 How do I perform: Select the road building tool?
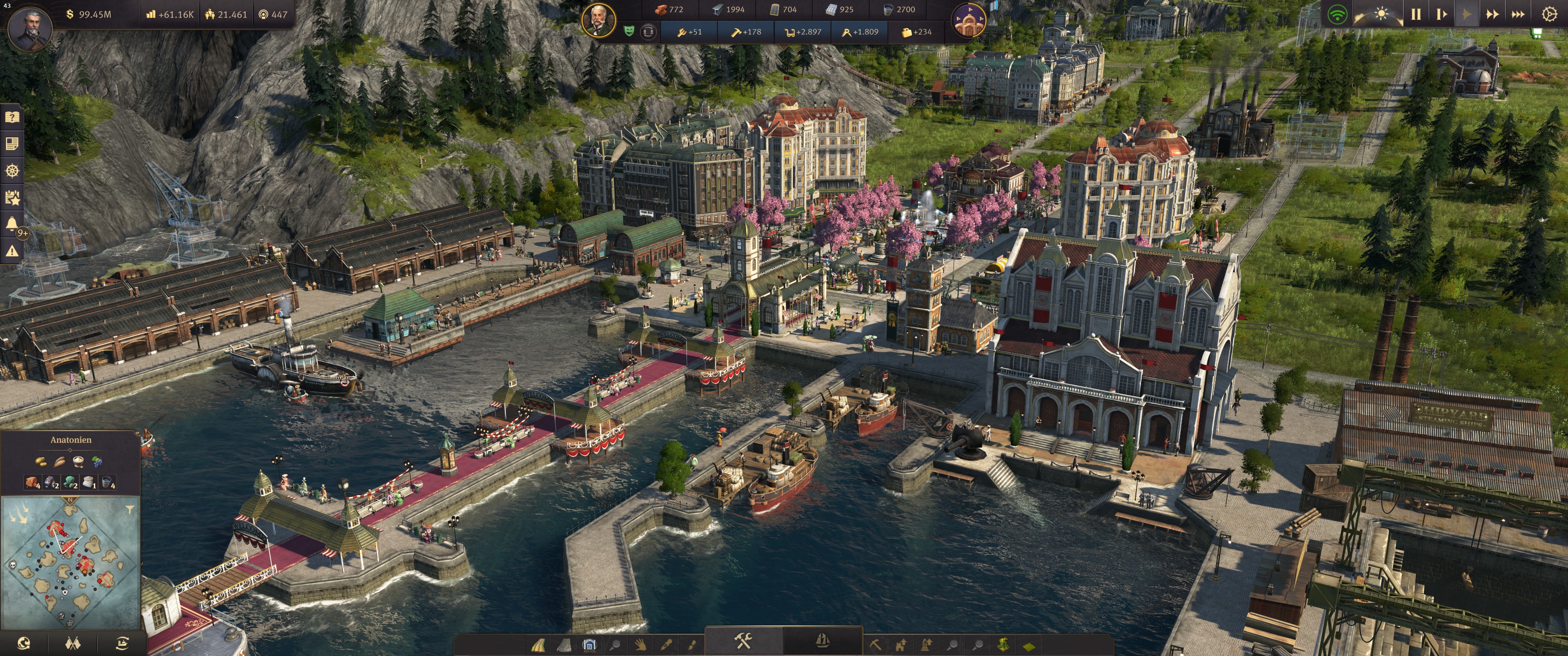[538, 645]
